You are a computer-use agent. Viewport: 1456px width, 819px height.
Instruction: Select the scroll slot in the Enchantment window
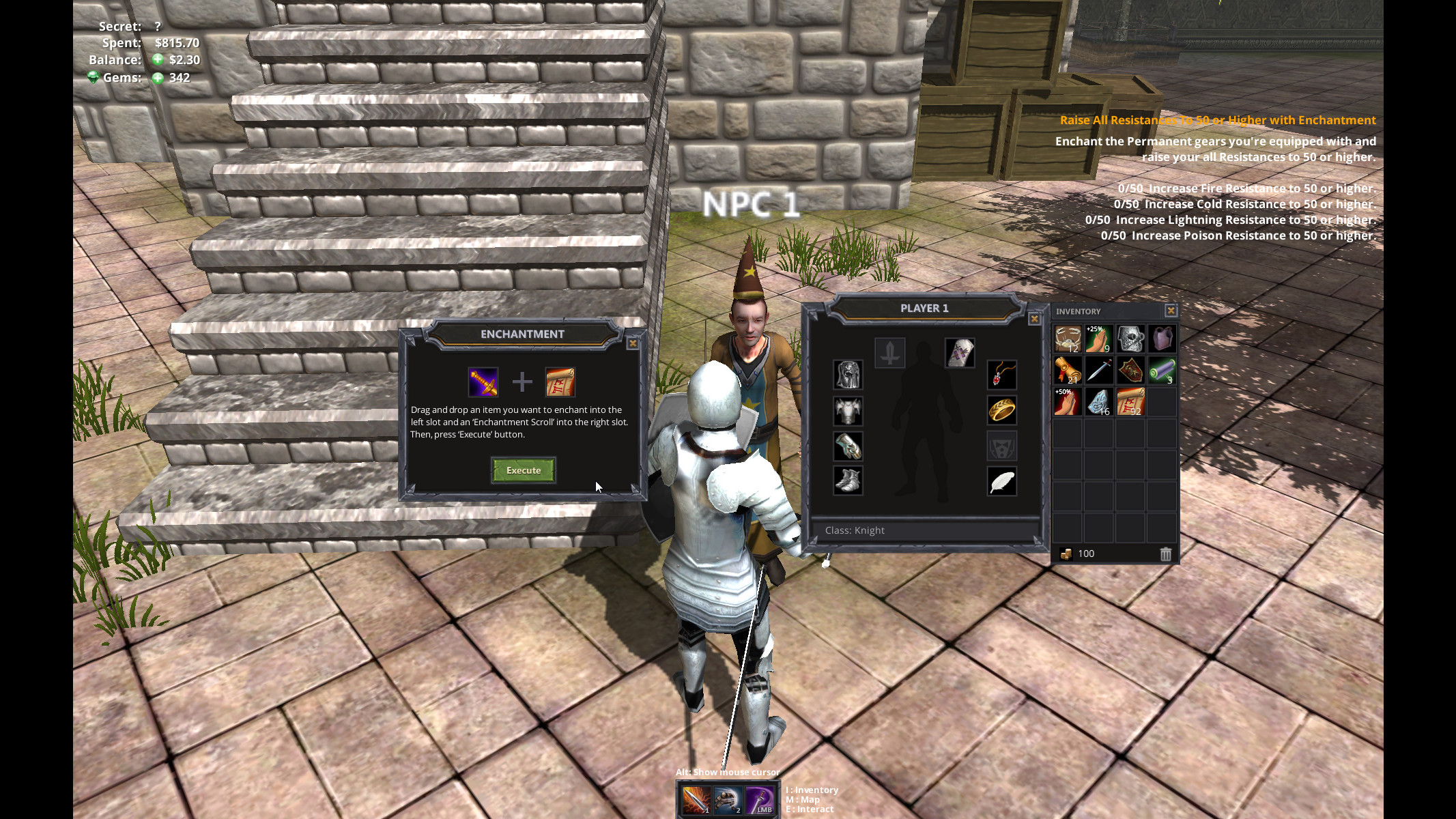[x=561, y=383]
